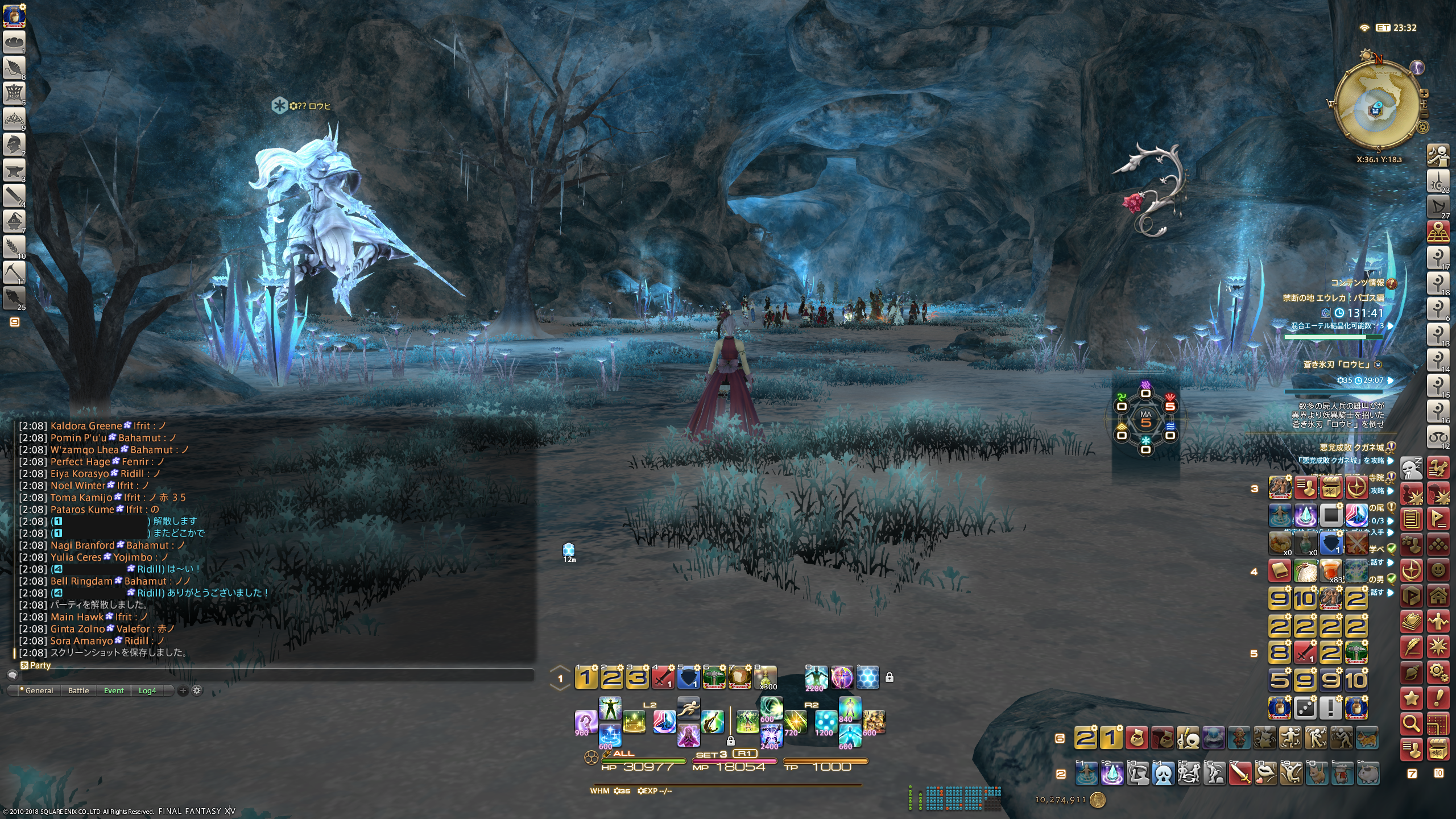Screen dimensions: 1456x819
Task: Select the crying ghost face emote icon
Action: 1163,773
